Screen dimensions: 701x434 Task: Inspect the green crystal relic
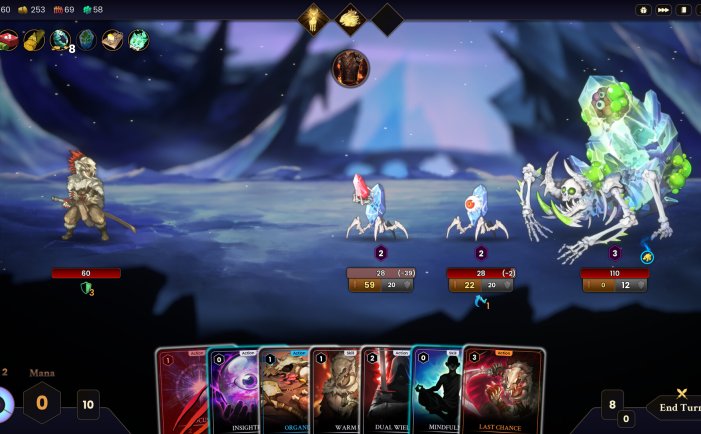click(138, 40)
